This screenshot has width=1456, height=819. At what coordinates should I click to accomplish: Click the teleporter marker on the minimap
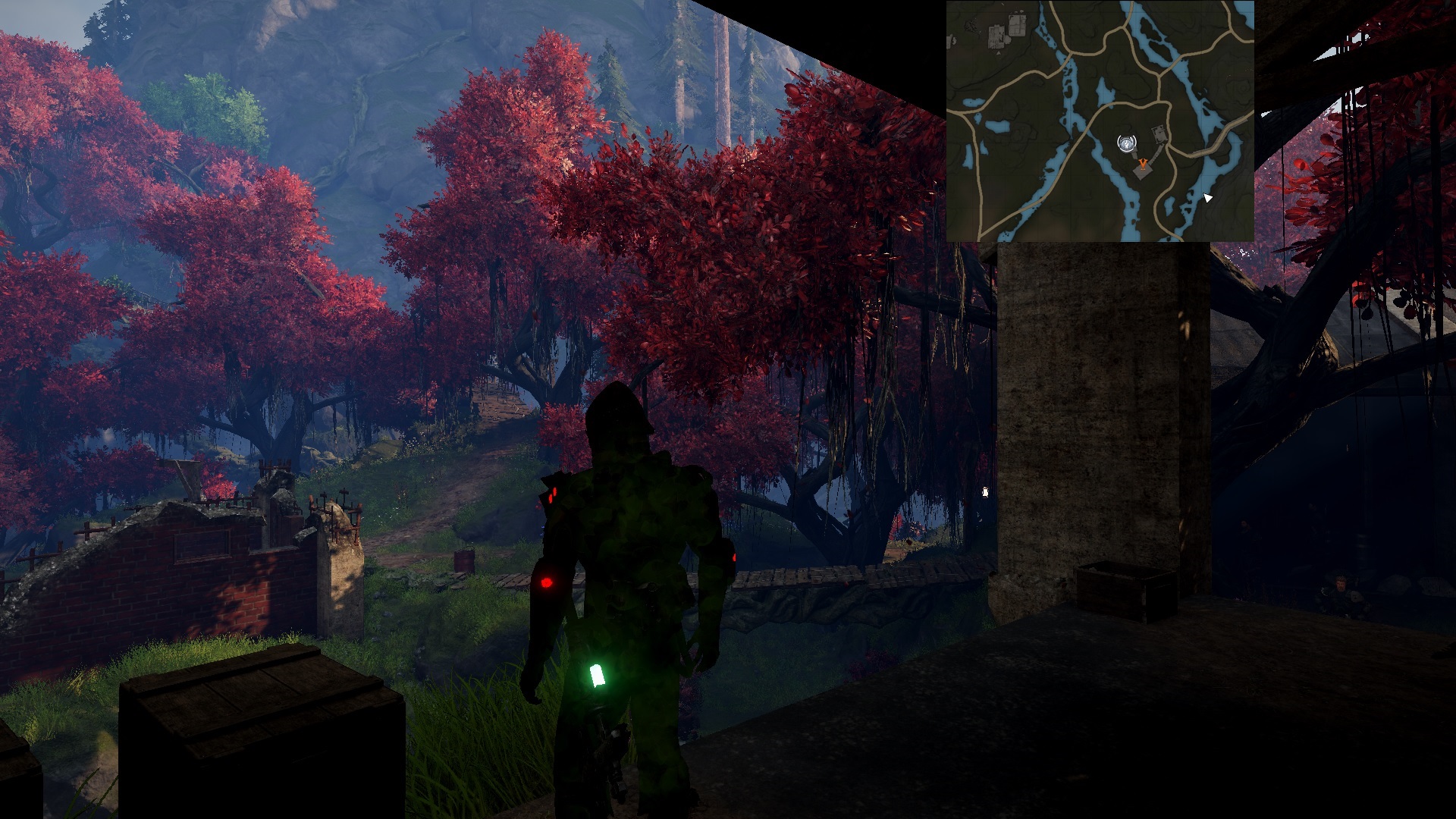tap(1128, 143)
